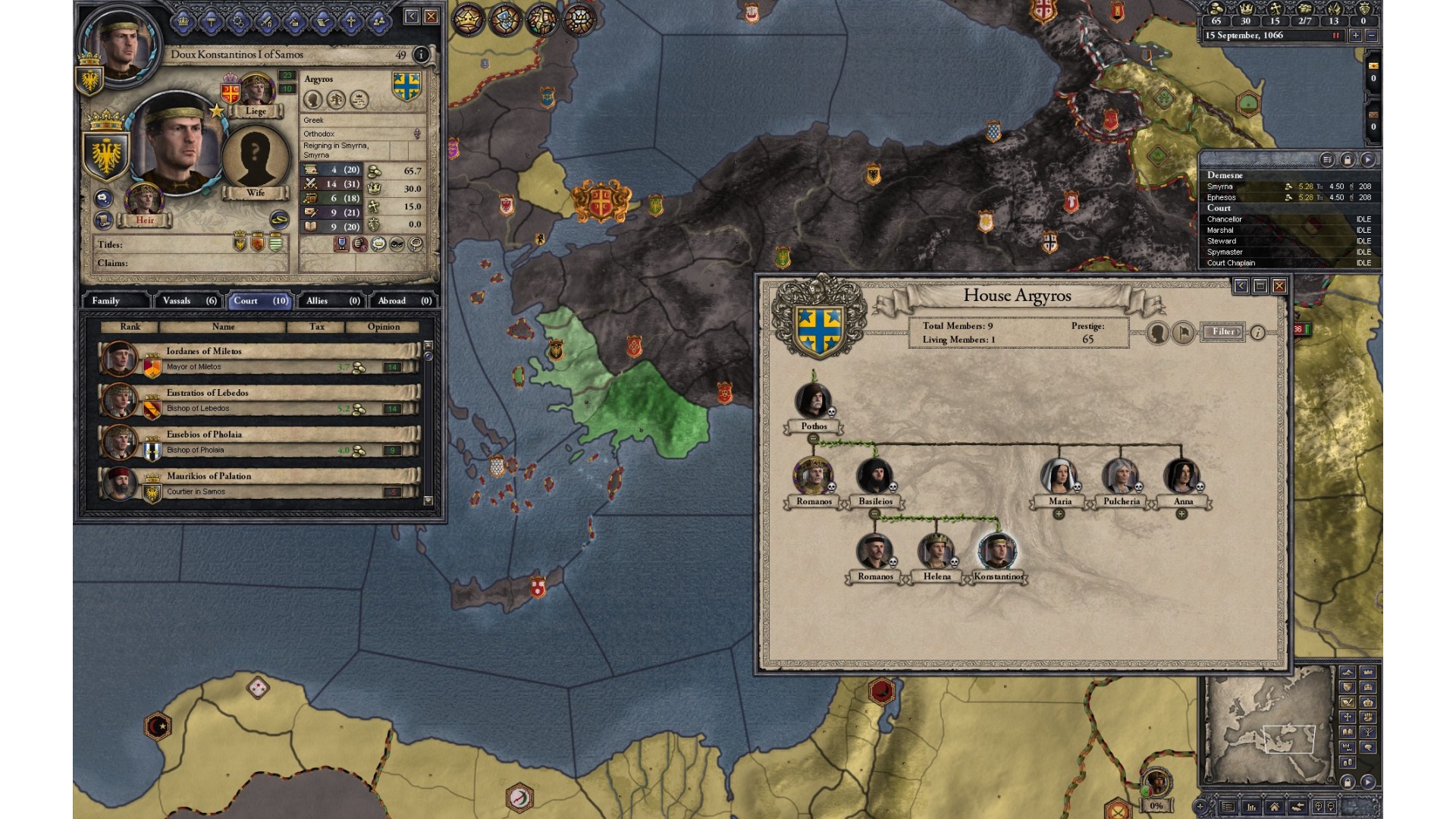Switch to the Abroad tab
This screenshot has width=1456, height=819.
[x=404, y=300]
